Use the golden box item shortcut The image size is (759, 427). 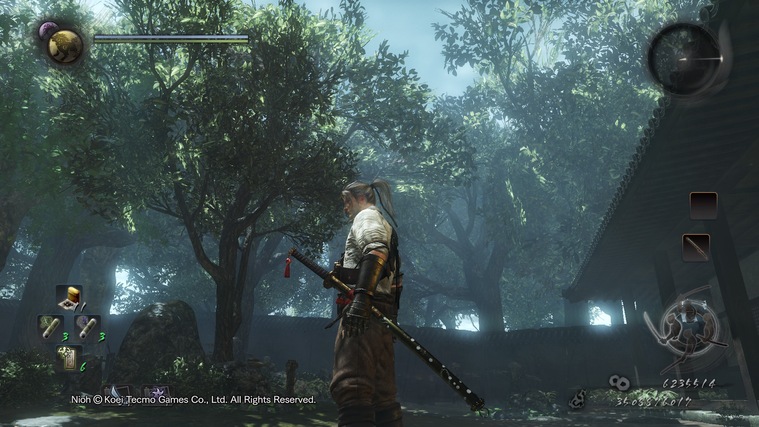coord(68,297)
